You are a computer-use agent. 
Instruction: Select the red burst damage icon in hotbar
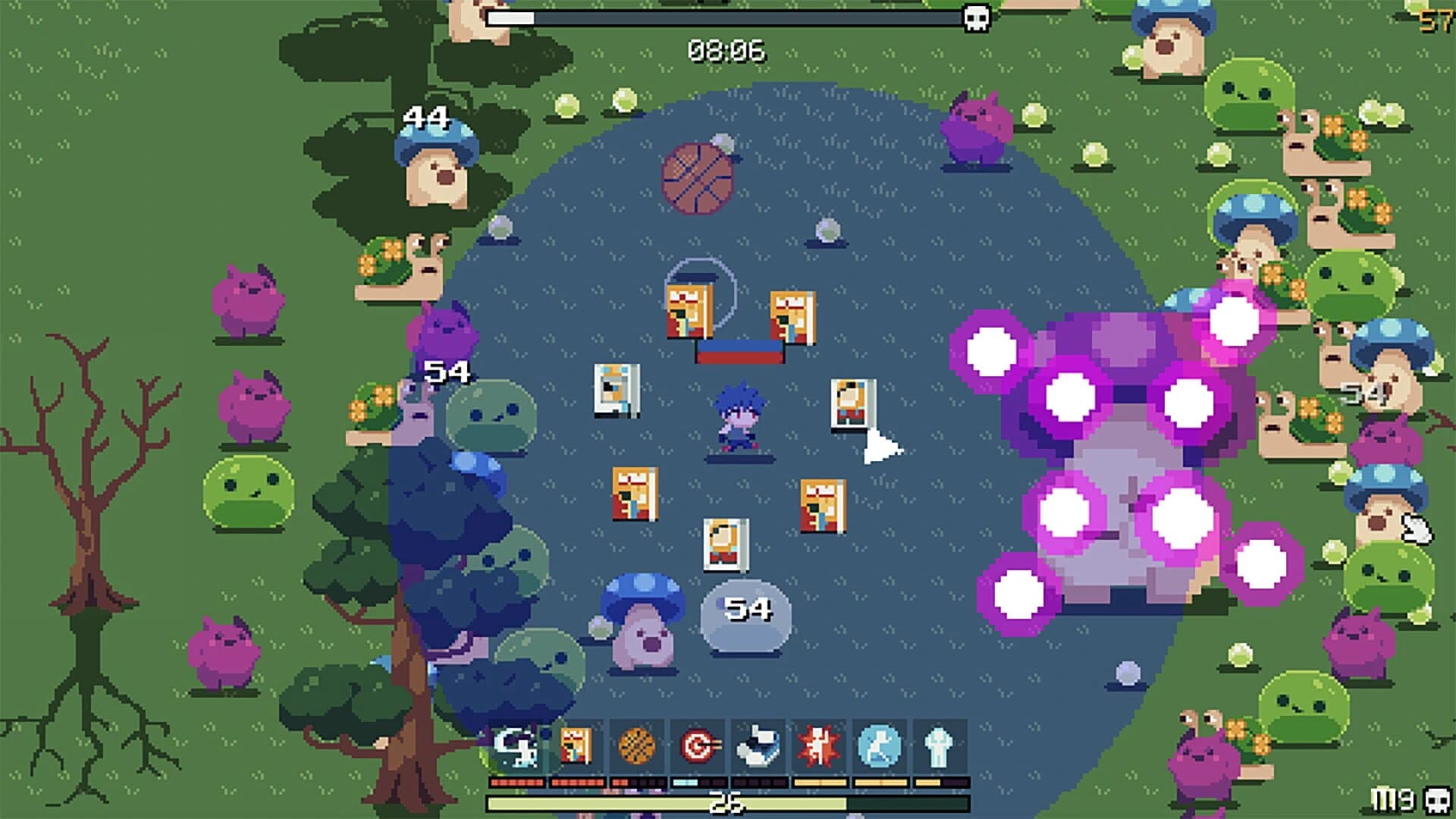[x=817, y=745]
